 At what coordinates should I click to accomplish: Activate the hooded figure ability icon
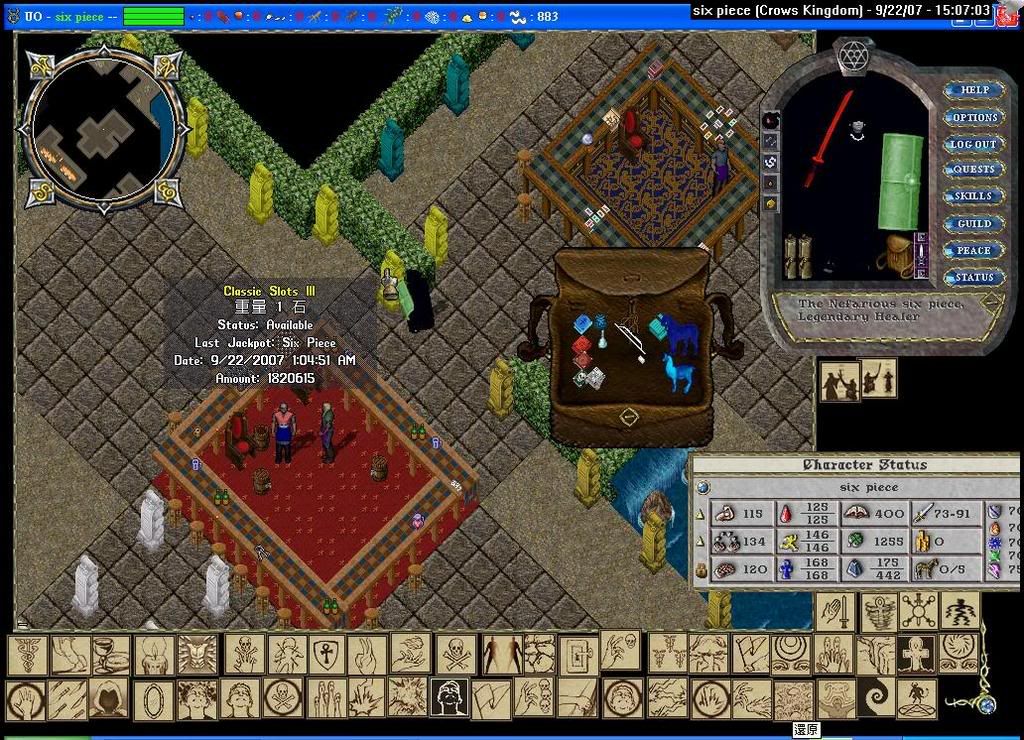(110, 698)
